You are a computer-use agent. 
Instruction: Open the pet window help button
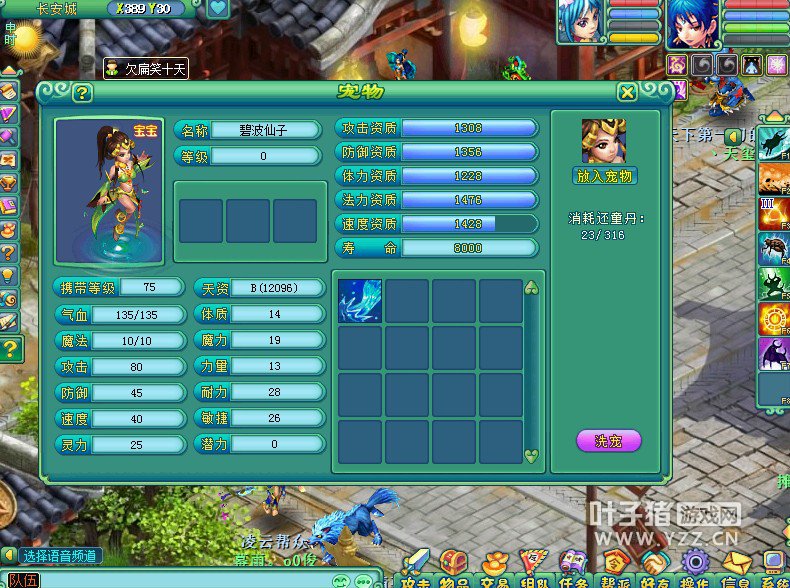click(x=82, y=93)
